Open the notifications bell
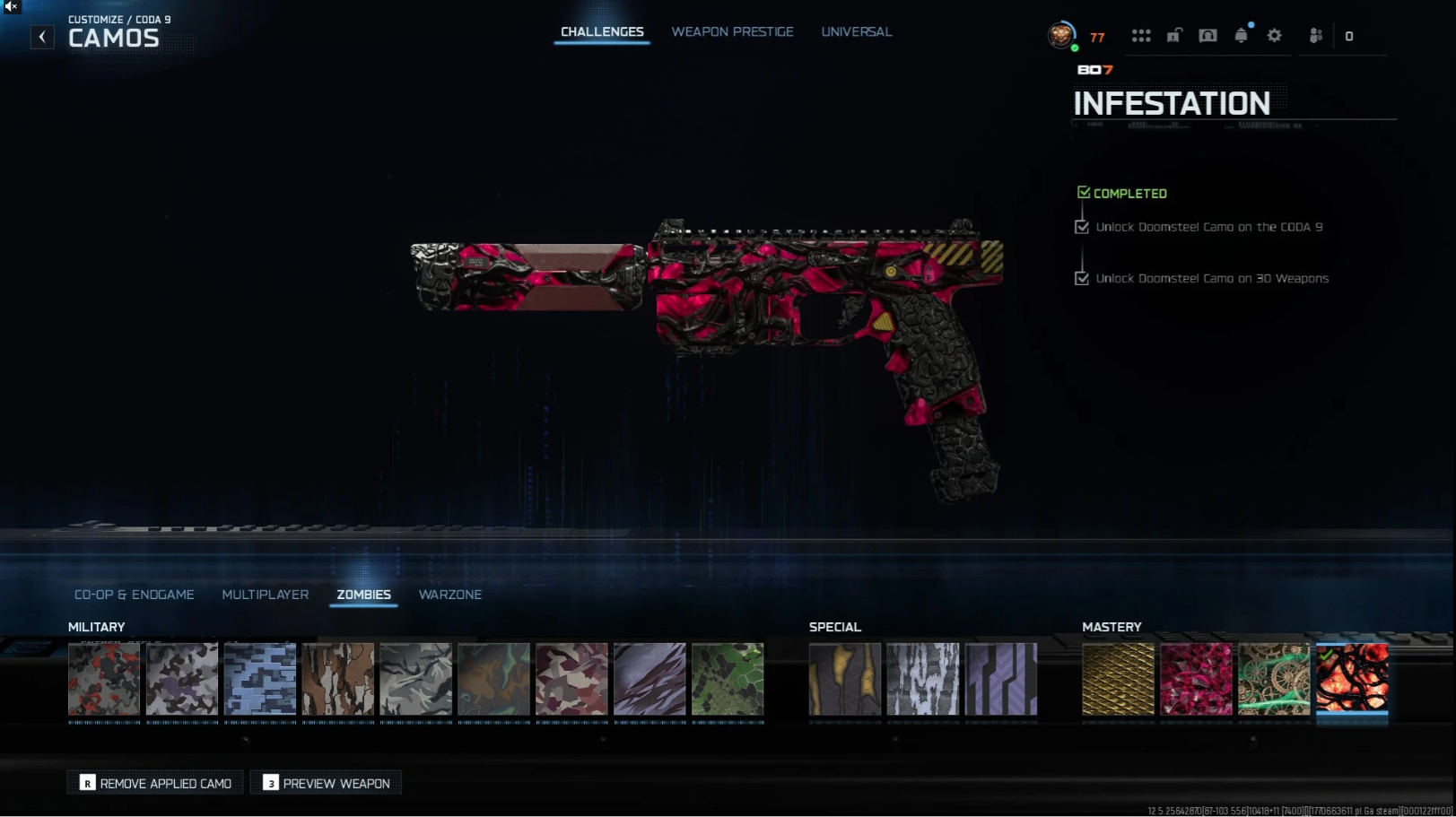The image size is (1456, 817). [x=1241, y=36]
